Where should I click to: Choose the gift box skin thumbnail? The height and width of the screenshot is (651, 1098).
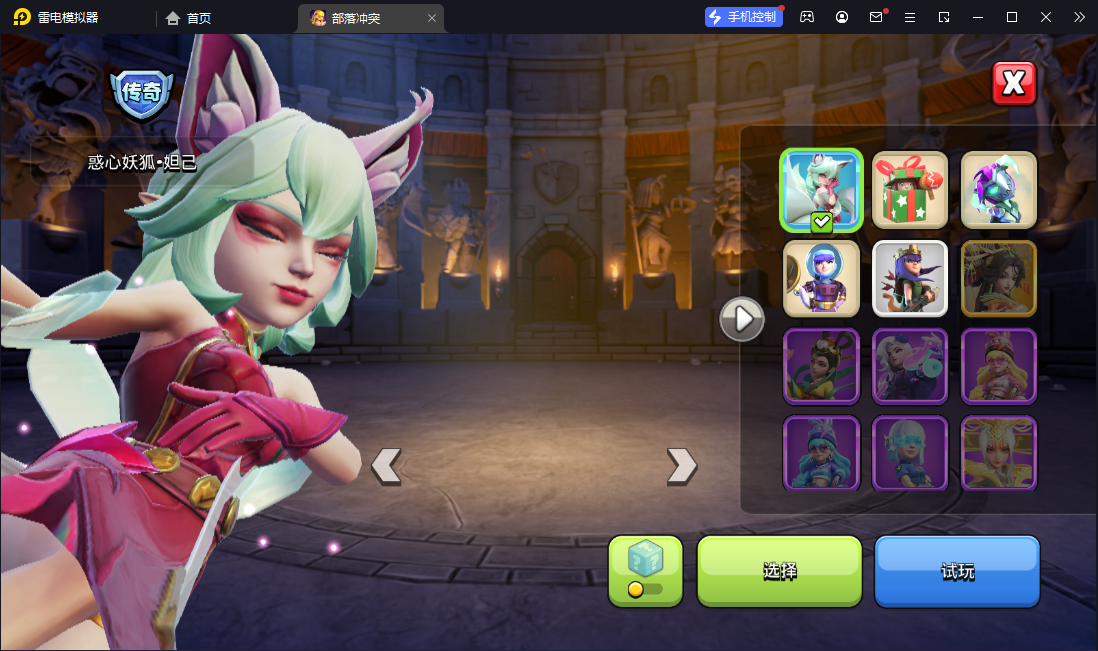click(910, 190)
